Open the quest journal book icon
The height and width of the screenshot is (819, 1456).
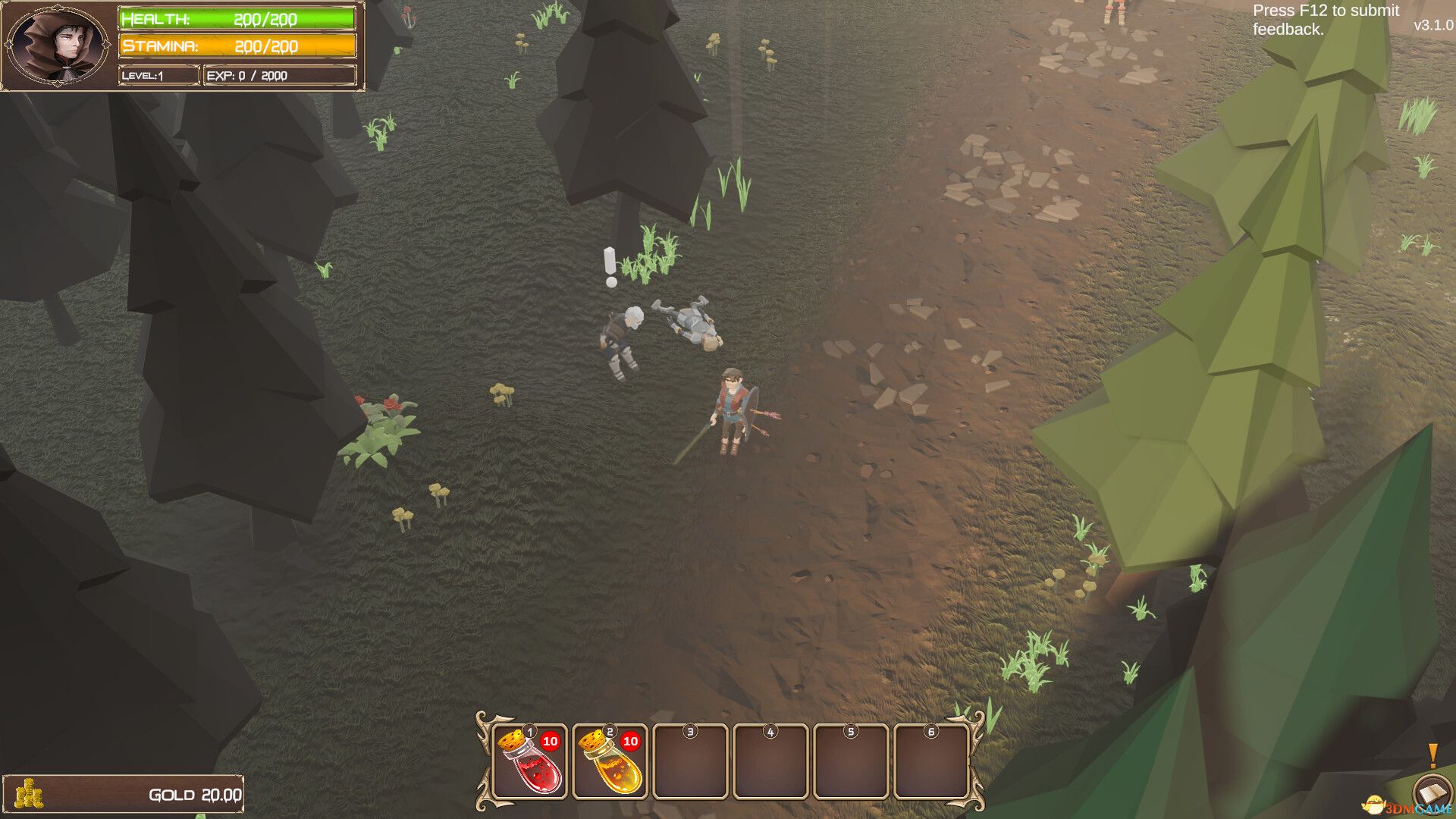(x=1431, y=794)
